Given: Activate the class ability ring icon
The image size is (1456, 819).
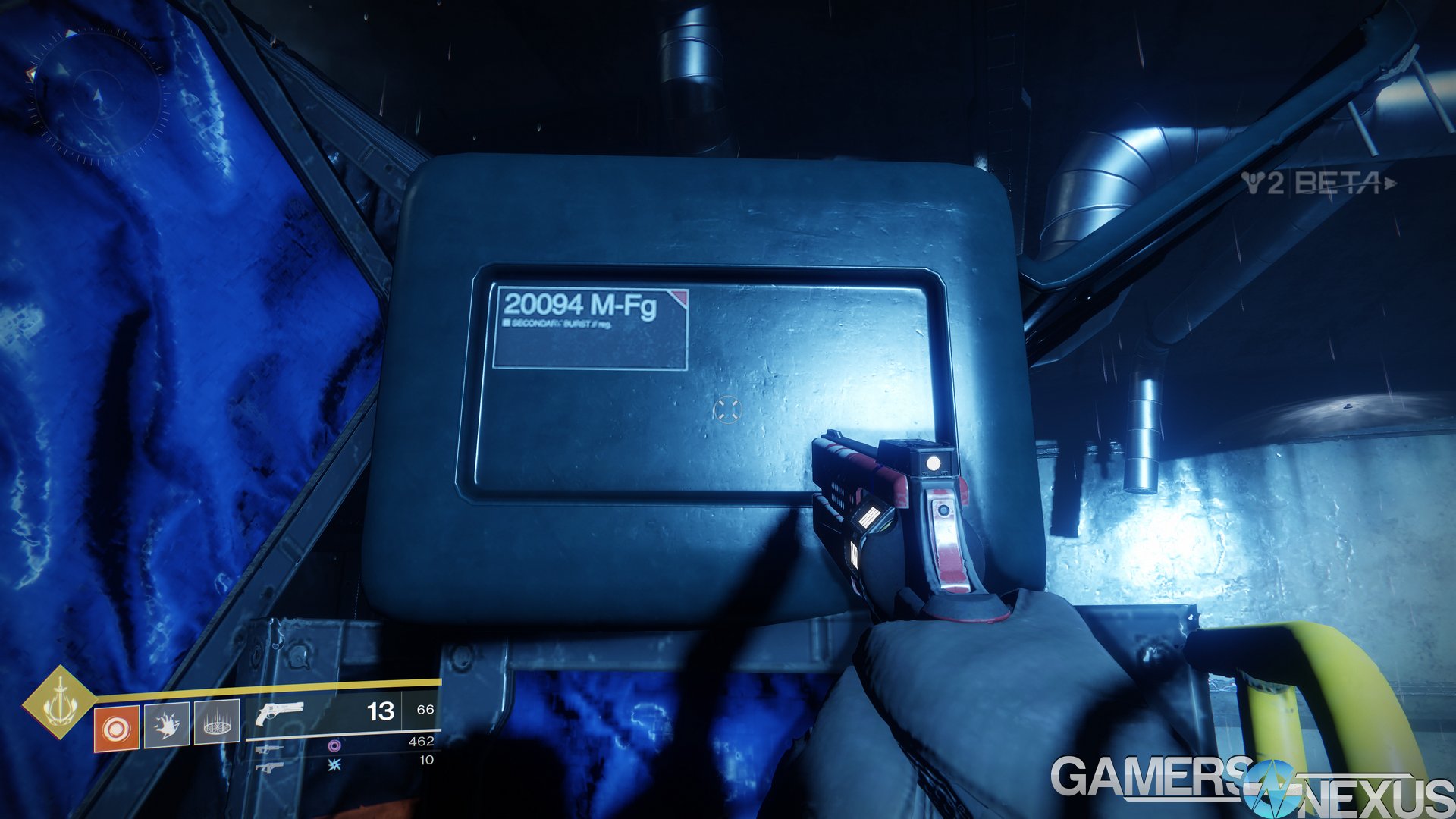Looking at the screenshot, I should pos(217,723).
